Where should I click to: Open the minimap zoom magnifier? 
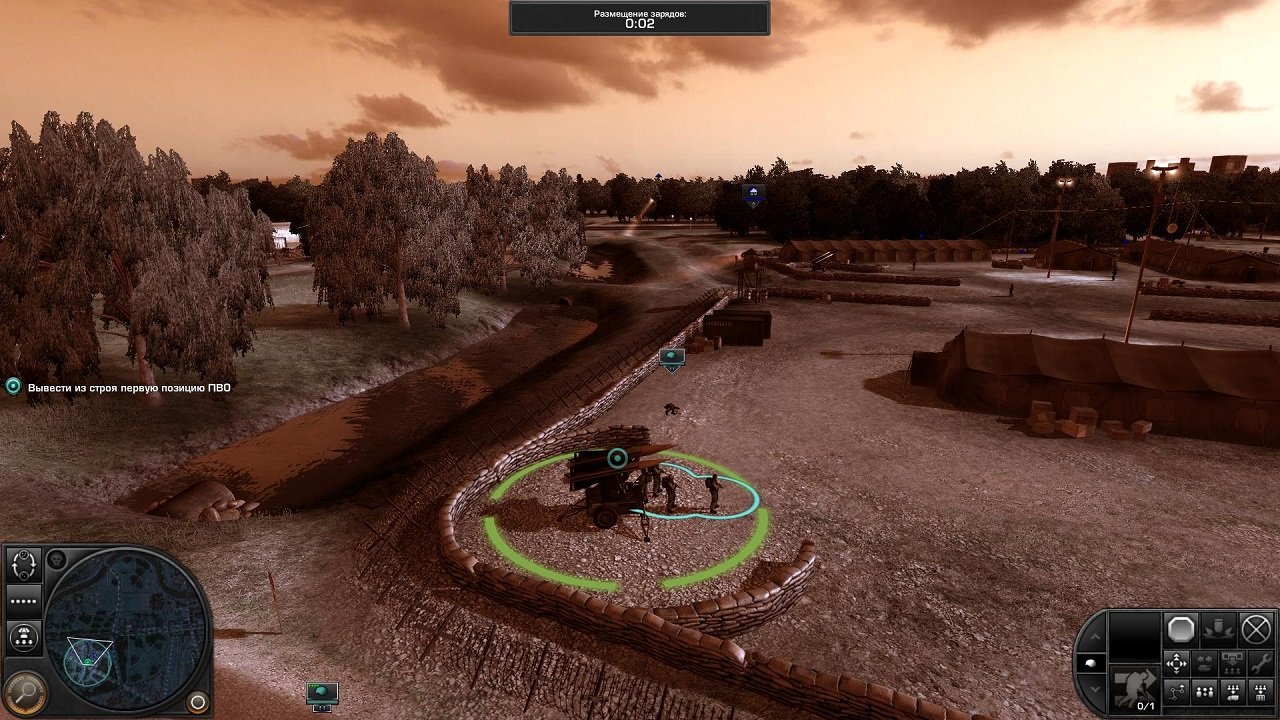[25, 690]
